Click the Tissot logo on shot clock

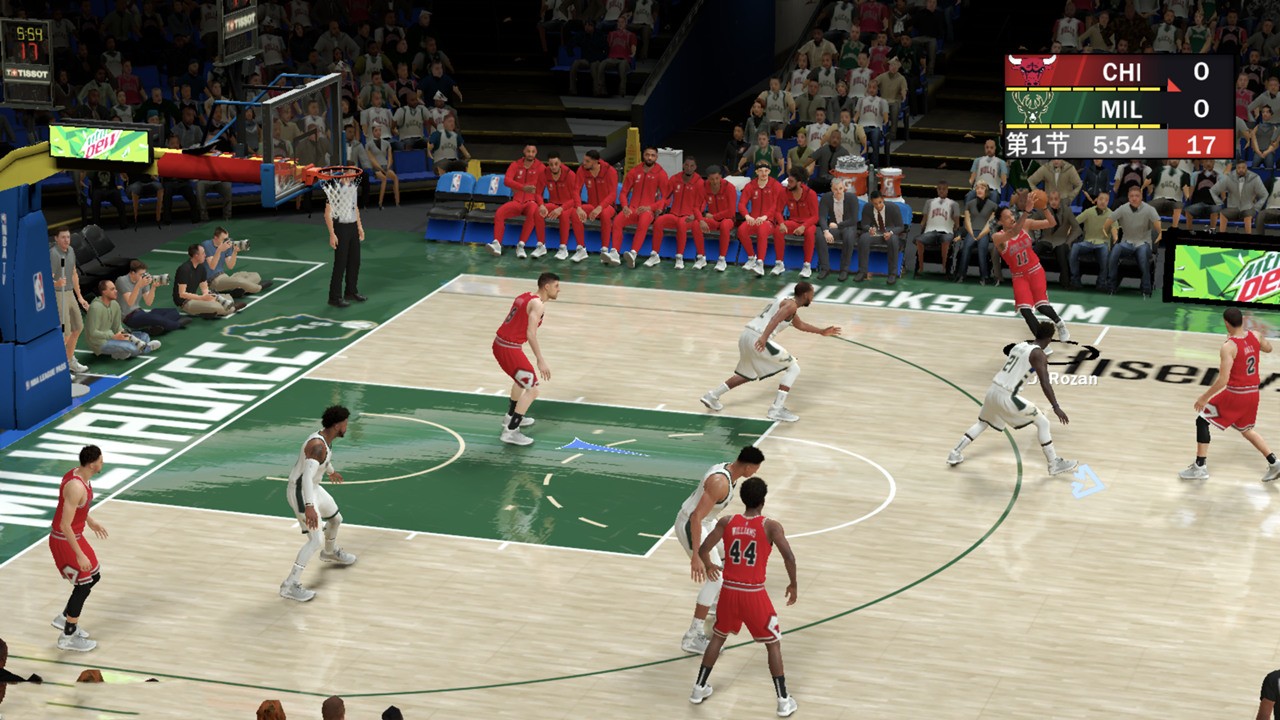pyautogui.click(x=27, y=73)
